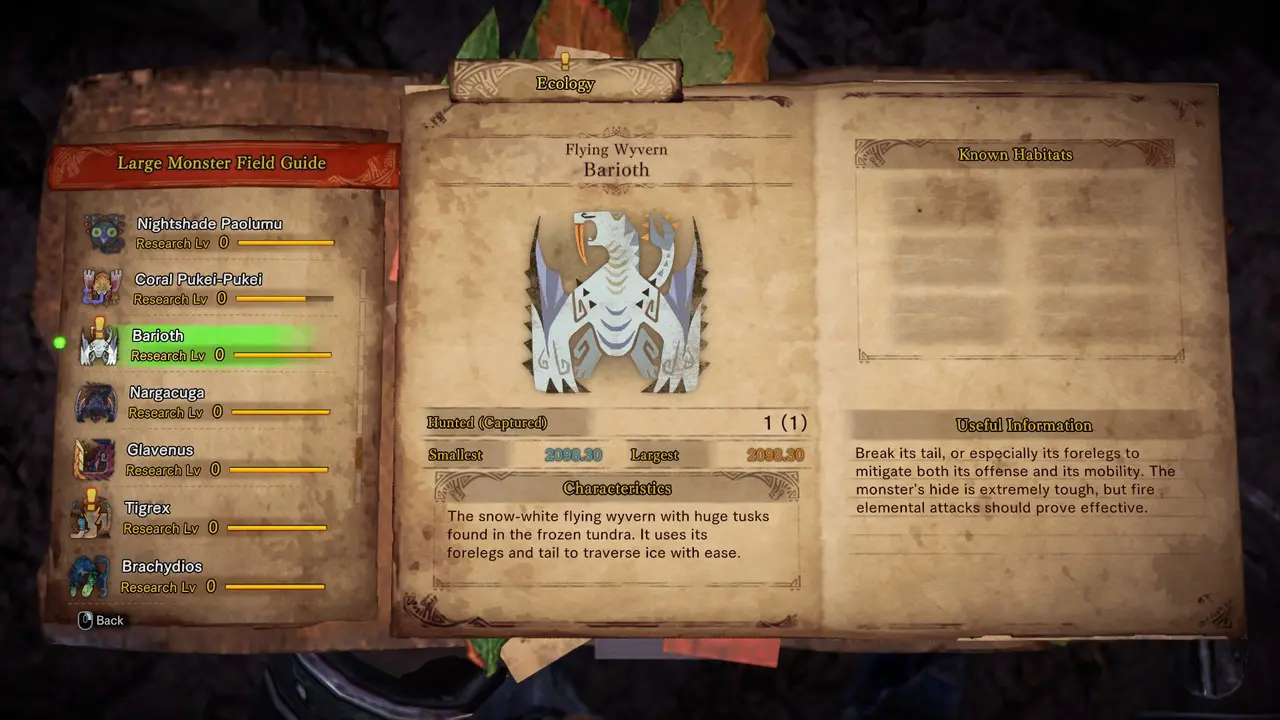
Task: Click the monster list scrollbar
Action: point(359,450)
